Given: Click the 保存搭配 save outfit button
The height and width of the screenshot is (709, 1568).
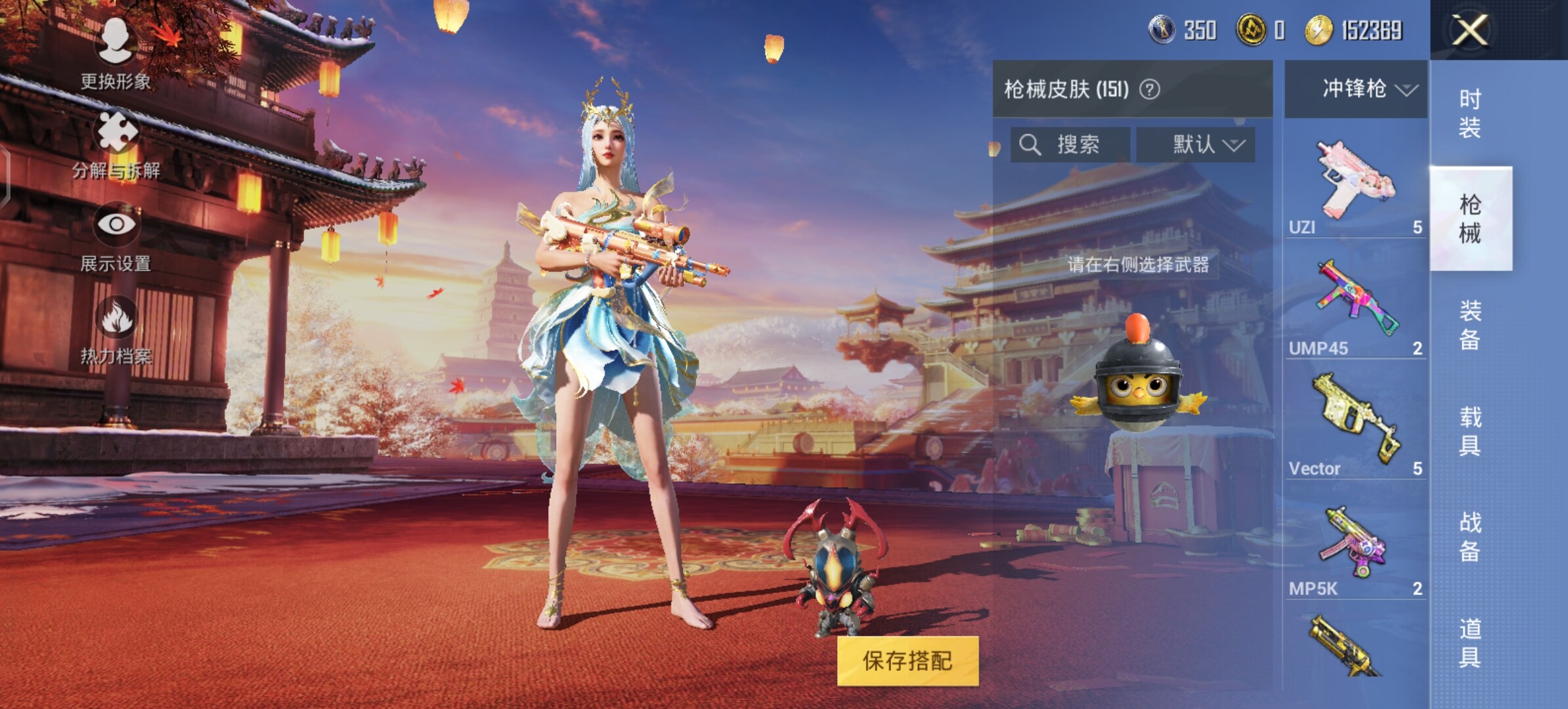Looking at the screenshot, I should tap(907, 660).
